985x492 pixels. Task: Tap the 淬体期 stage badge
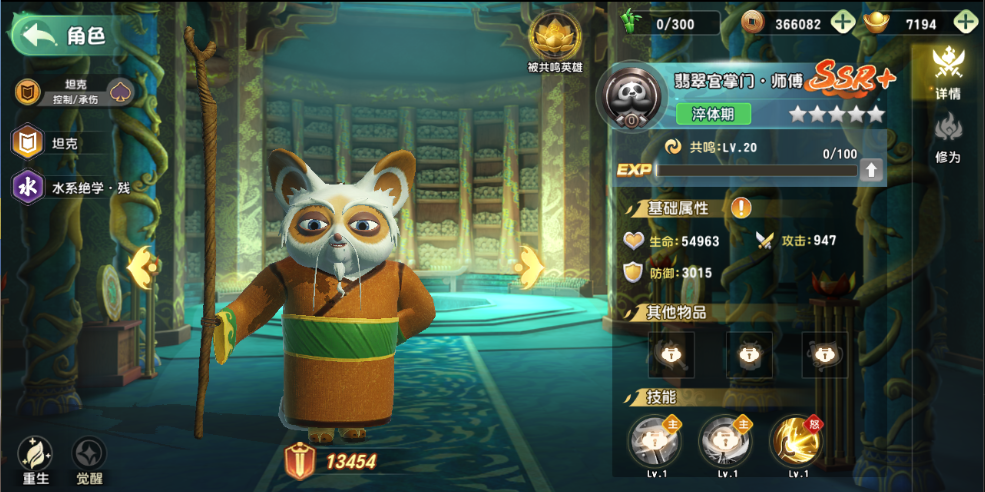point(713,114)
